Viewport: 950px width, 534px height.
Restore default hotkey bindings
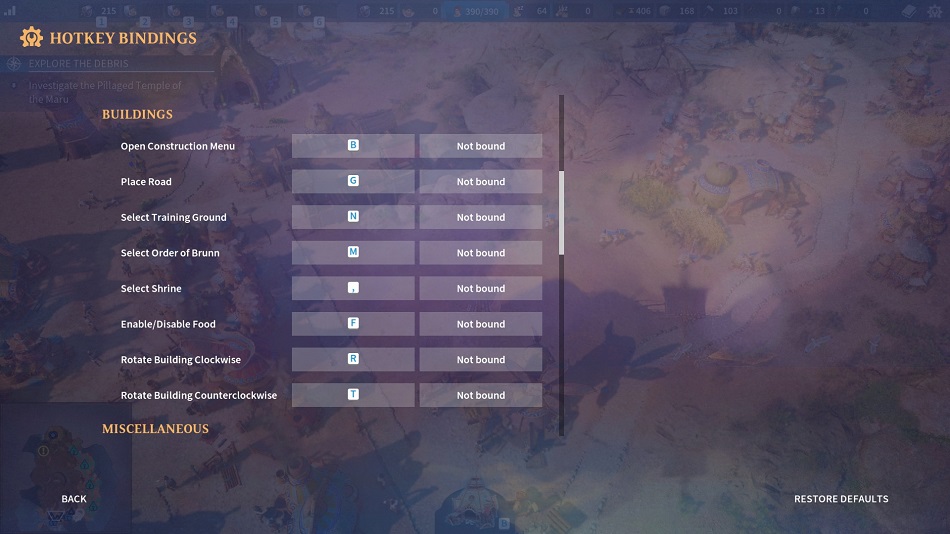coord(840,499)
